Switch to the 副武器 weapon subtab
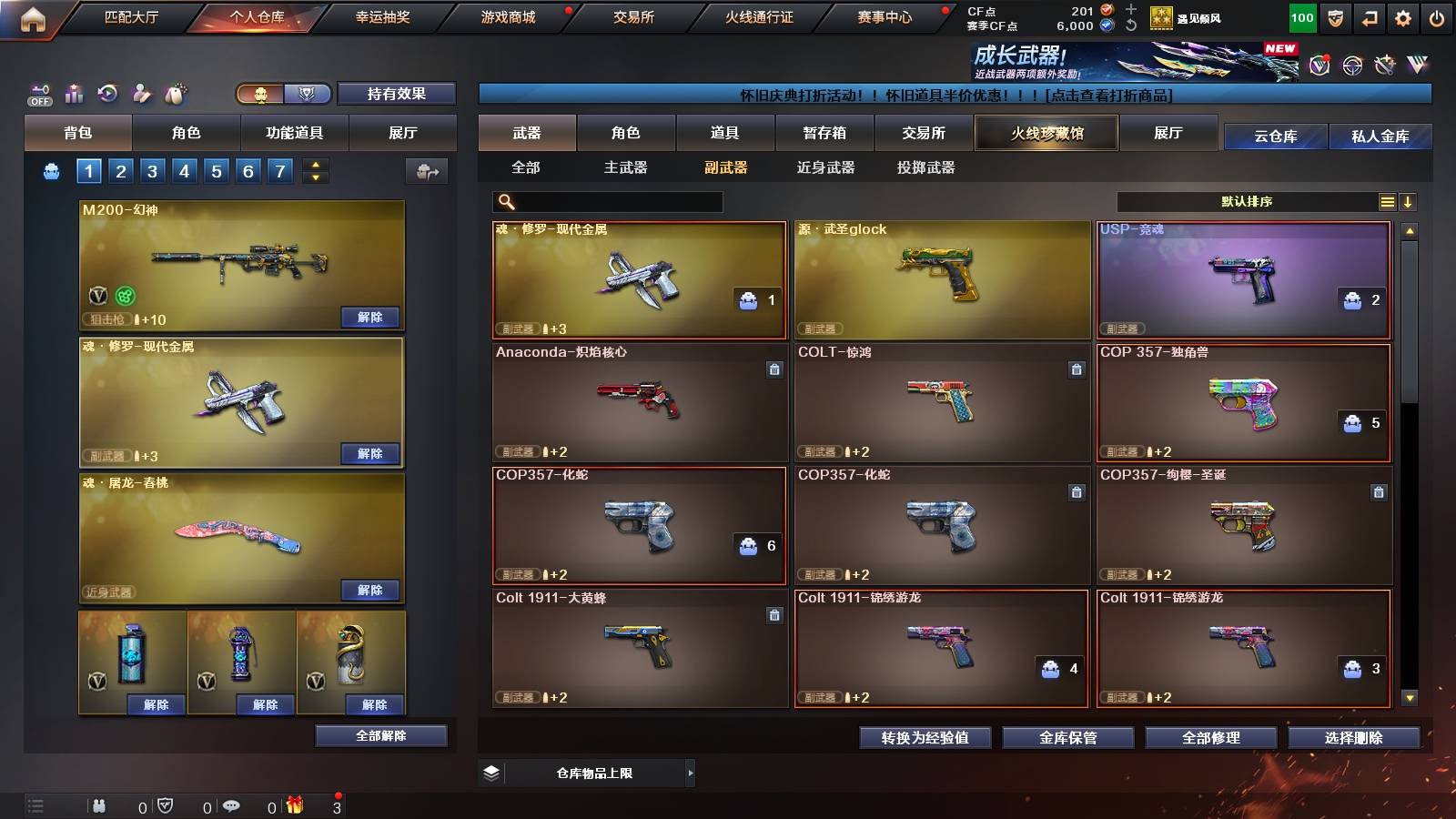The width and height of the screenshot is (1456, 819). pos(725,168)
